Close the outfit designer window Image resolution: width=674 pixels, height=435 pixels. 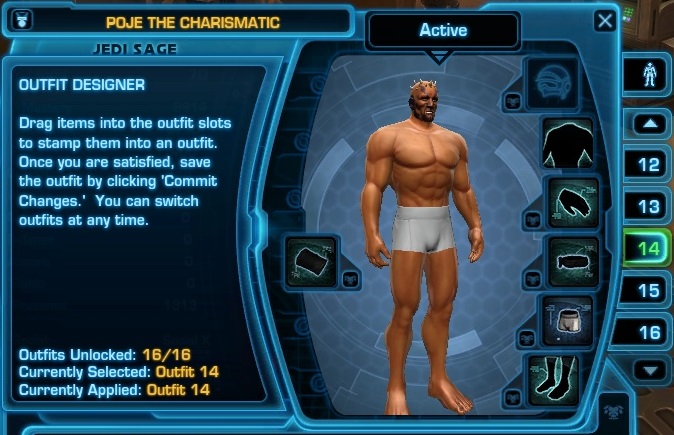[605, 20]
